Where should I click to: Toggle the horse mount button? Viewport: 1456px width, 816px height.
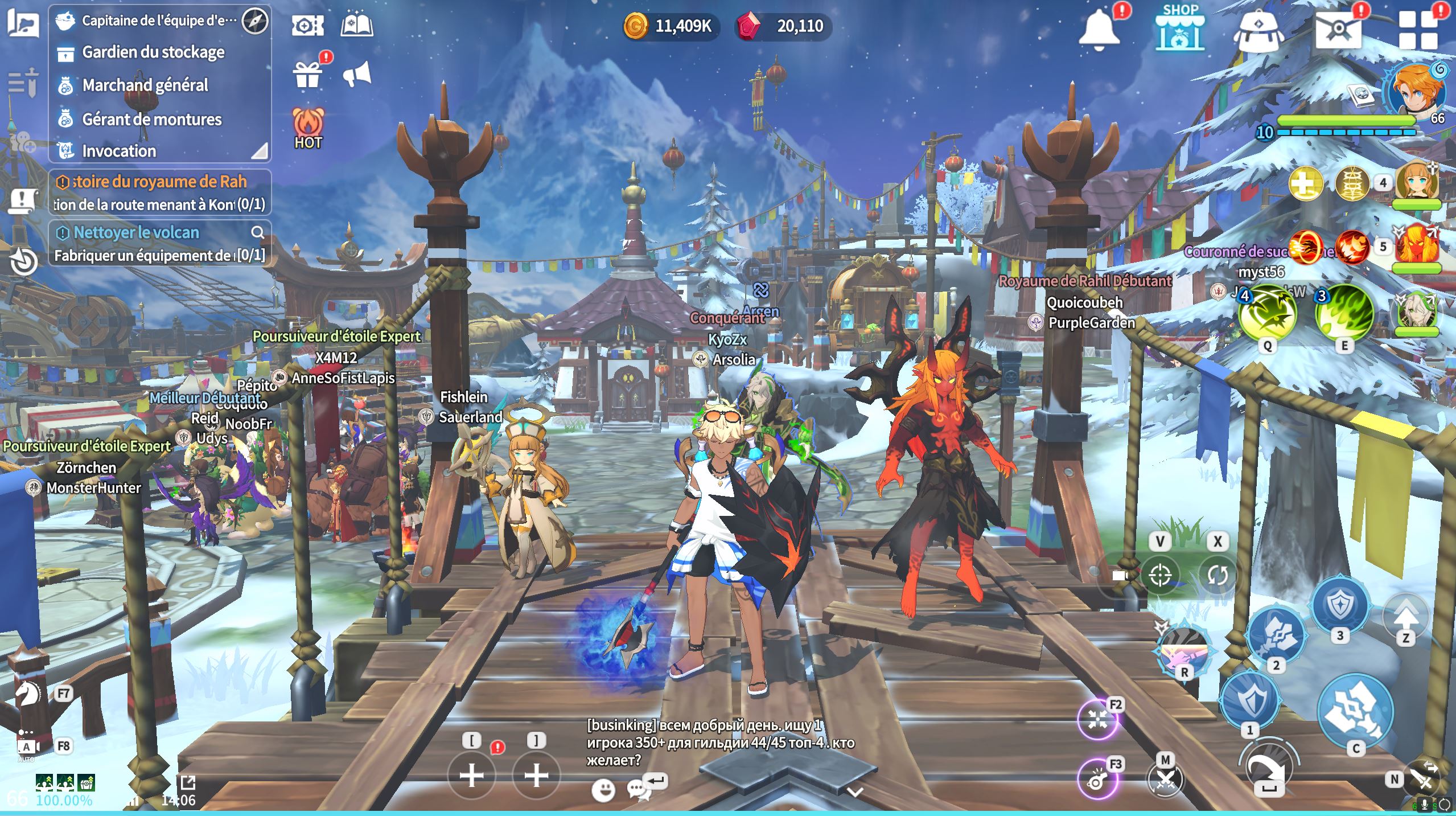point(27,694)
